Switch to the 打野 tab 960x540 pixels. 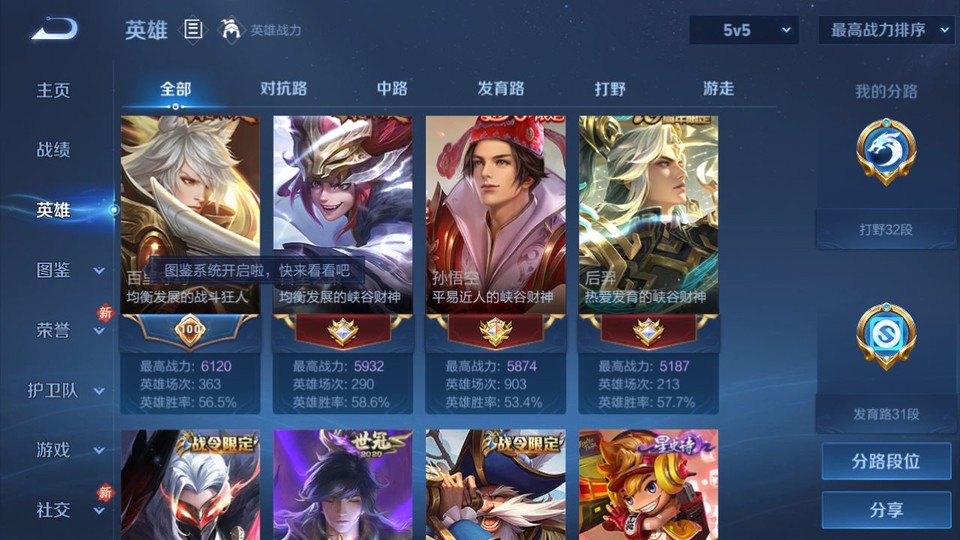click(610, 88)
